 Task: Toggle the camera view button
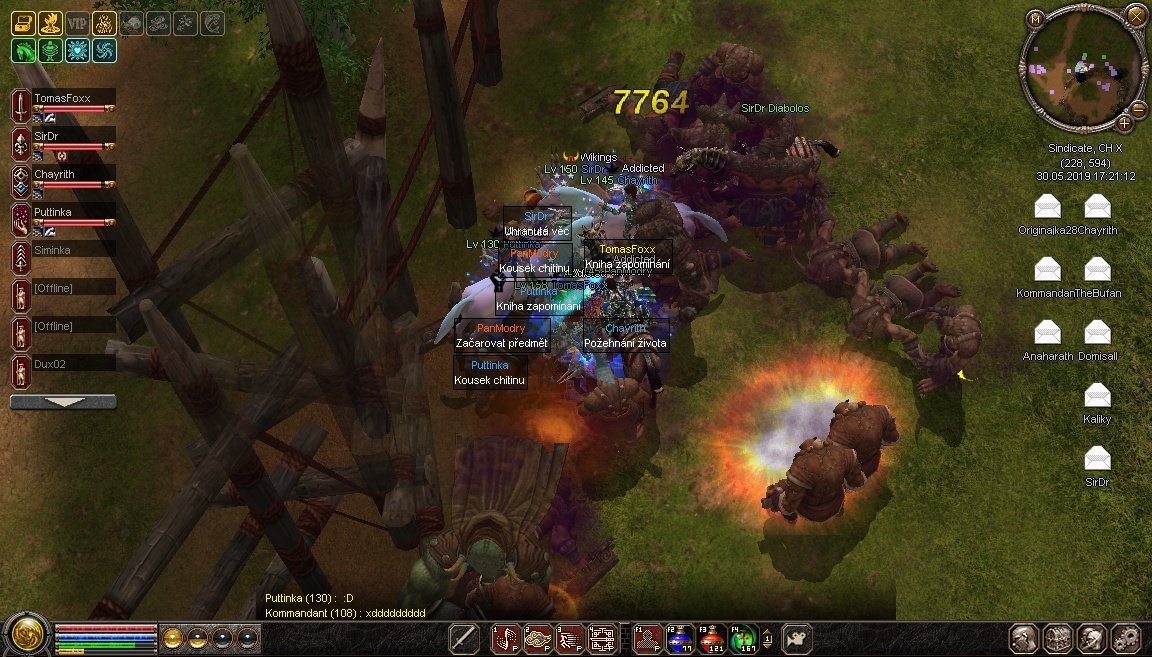(797, 638)
